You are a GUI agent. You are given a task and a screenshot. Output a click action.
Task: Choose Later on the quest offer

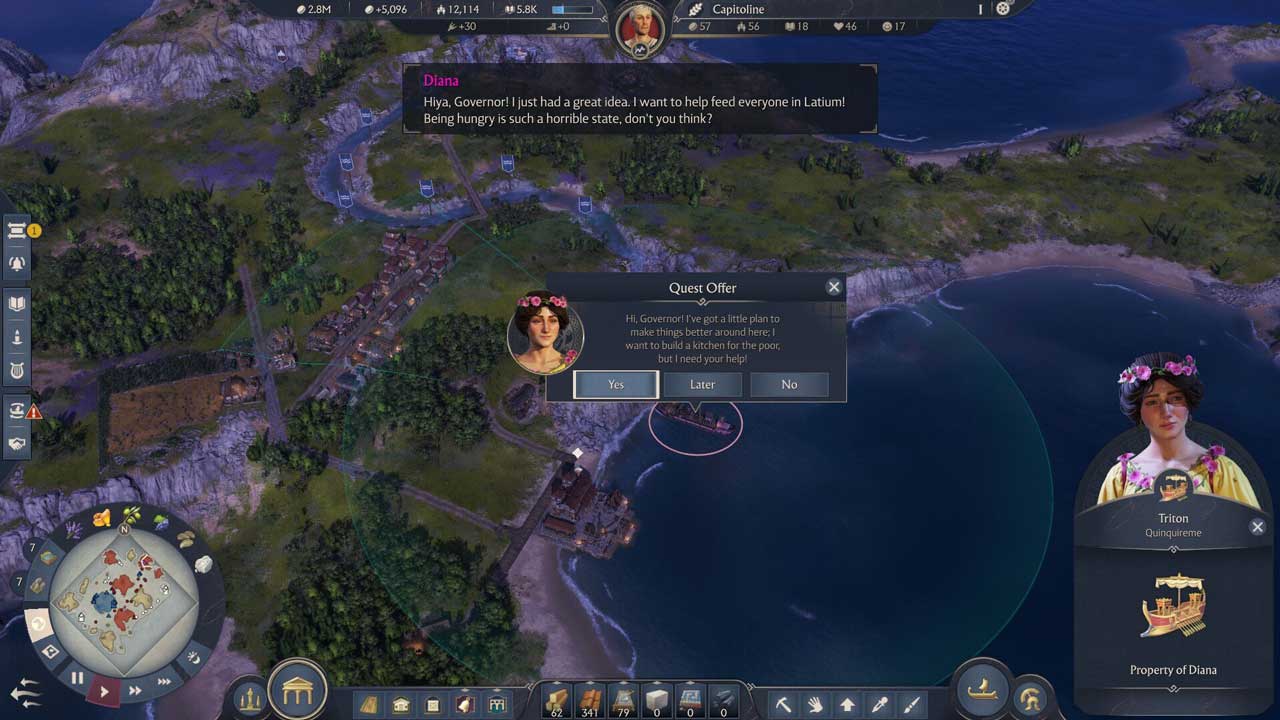pyautogui.click(x=702, y=385)
